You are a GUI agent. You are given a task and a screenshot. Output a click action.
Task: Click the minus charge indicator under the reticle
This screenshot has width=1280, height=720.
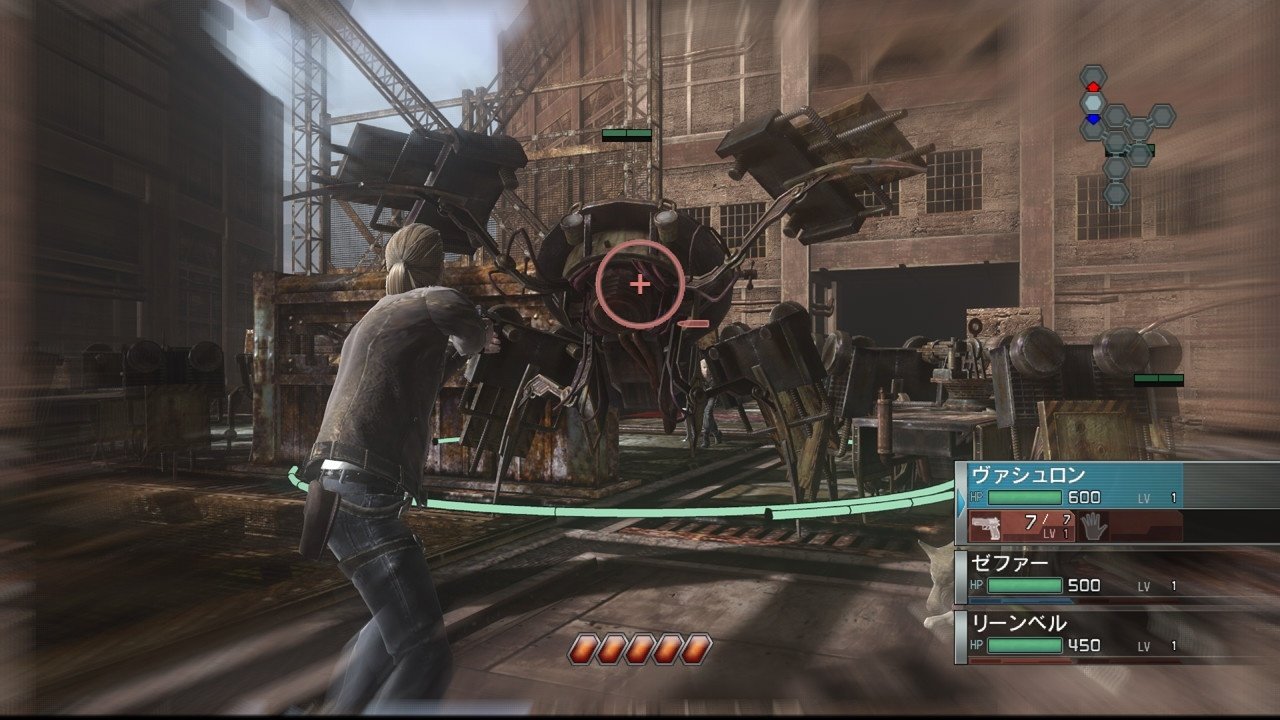[x=695, y=322]
